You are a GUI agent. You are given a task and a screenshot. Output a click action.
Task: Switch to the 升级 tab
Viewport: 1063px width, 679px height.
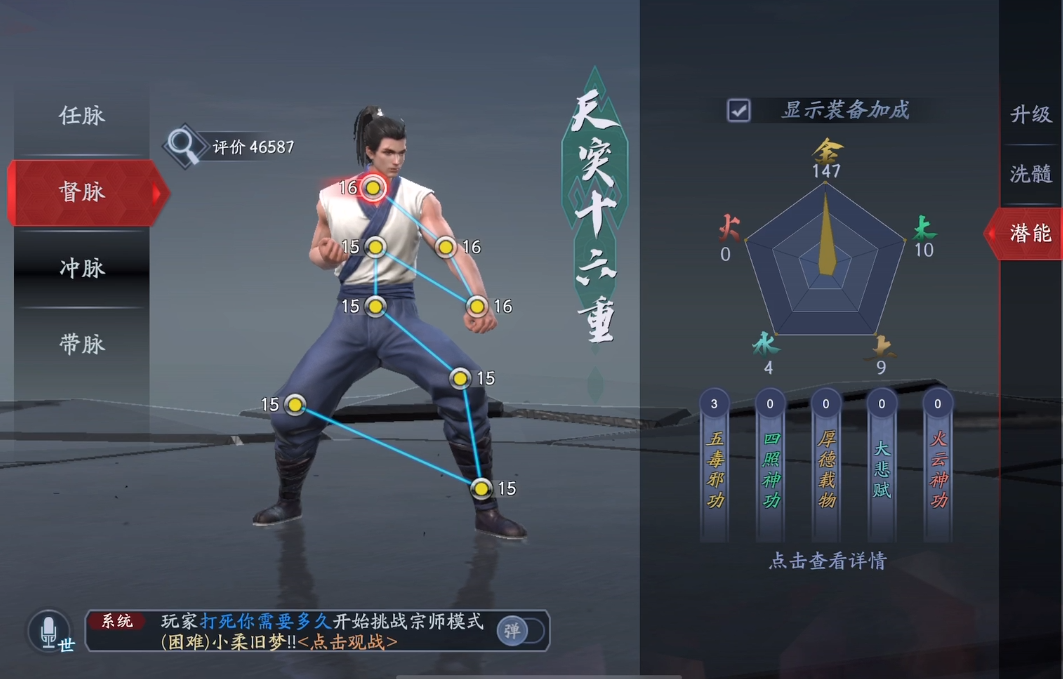point(1031,114)
